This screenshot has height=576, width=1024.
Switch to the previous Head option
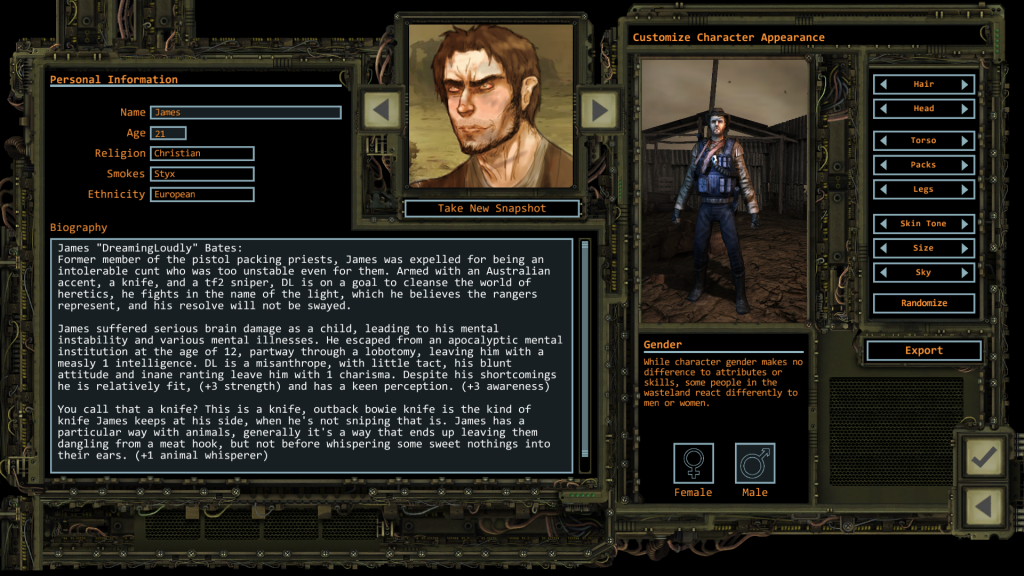pyautogui.click(x=884, y=109)
